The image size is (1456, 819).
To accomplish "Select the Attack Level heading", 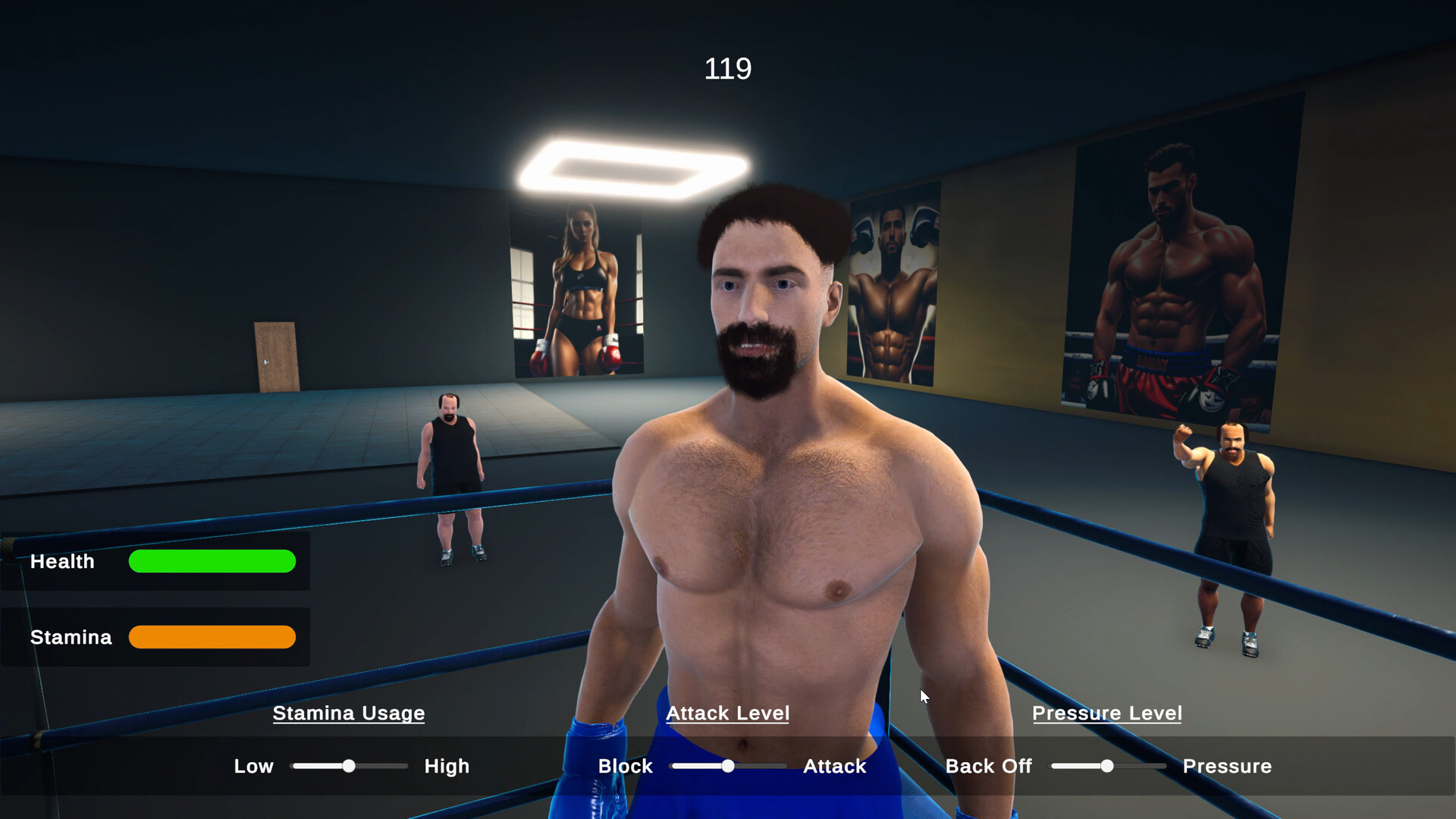I will 727,713.
